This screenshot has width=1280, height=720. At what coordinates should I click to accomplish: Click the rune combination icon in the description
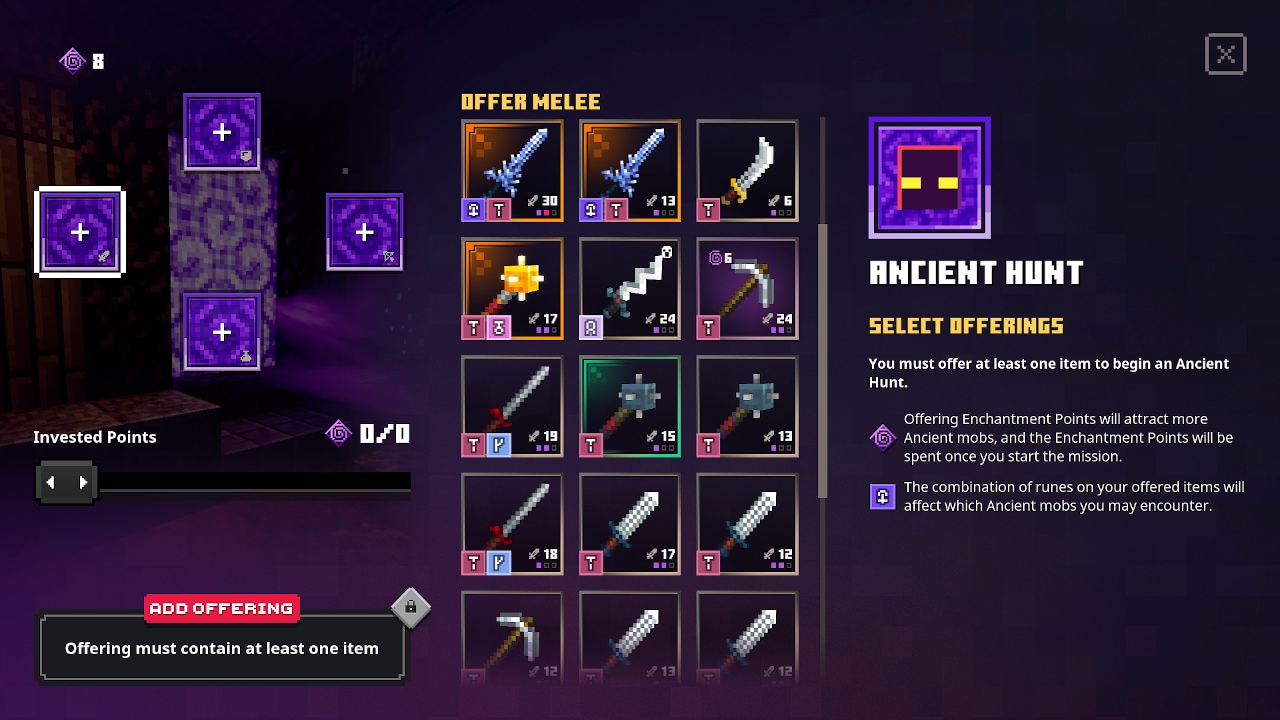pyautogui.click(x=881, y=496)
